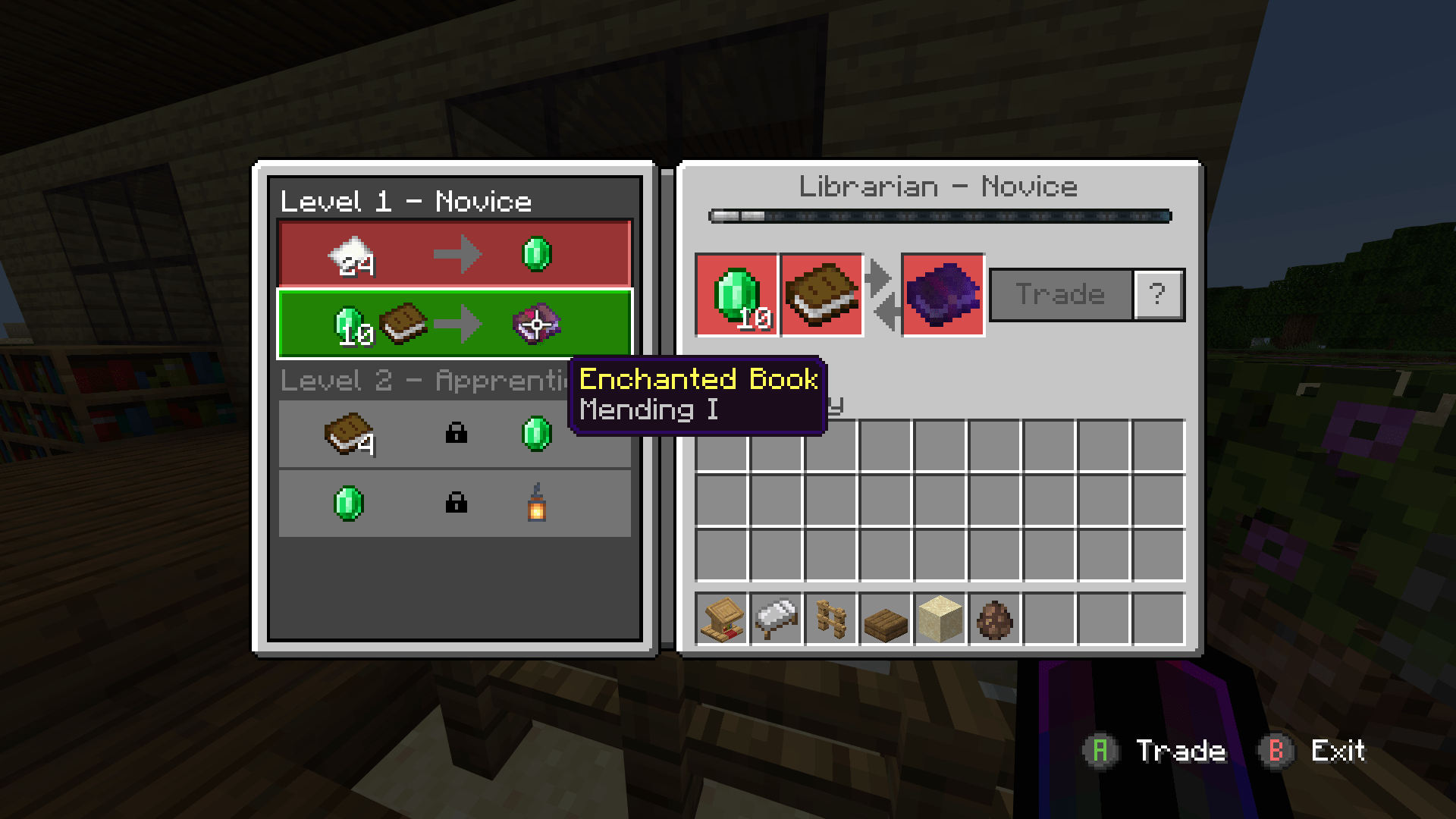Click the Level 1 - Novice header

point(406,201)
